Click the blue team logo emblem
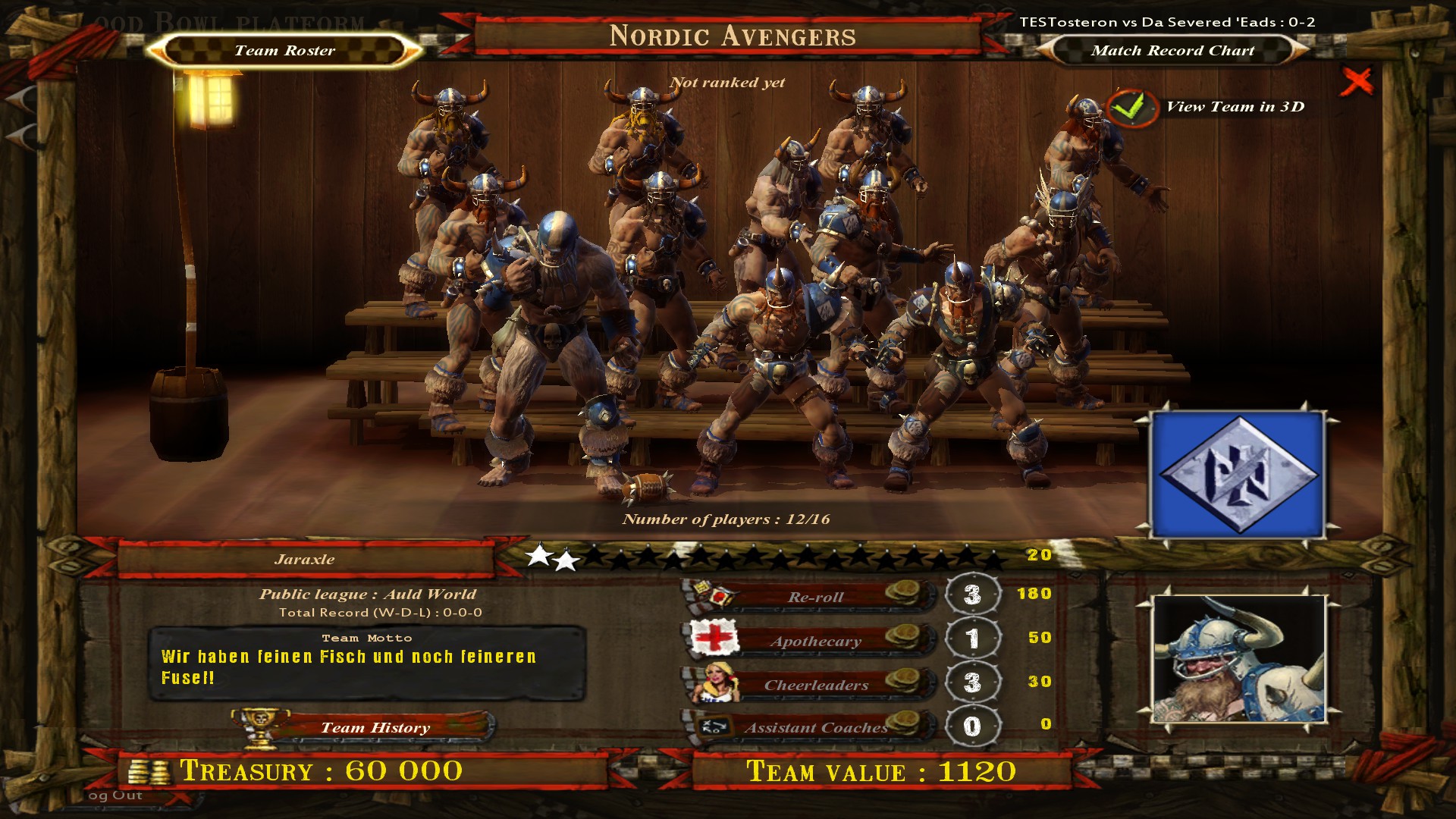 coord(1238,475)
